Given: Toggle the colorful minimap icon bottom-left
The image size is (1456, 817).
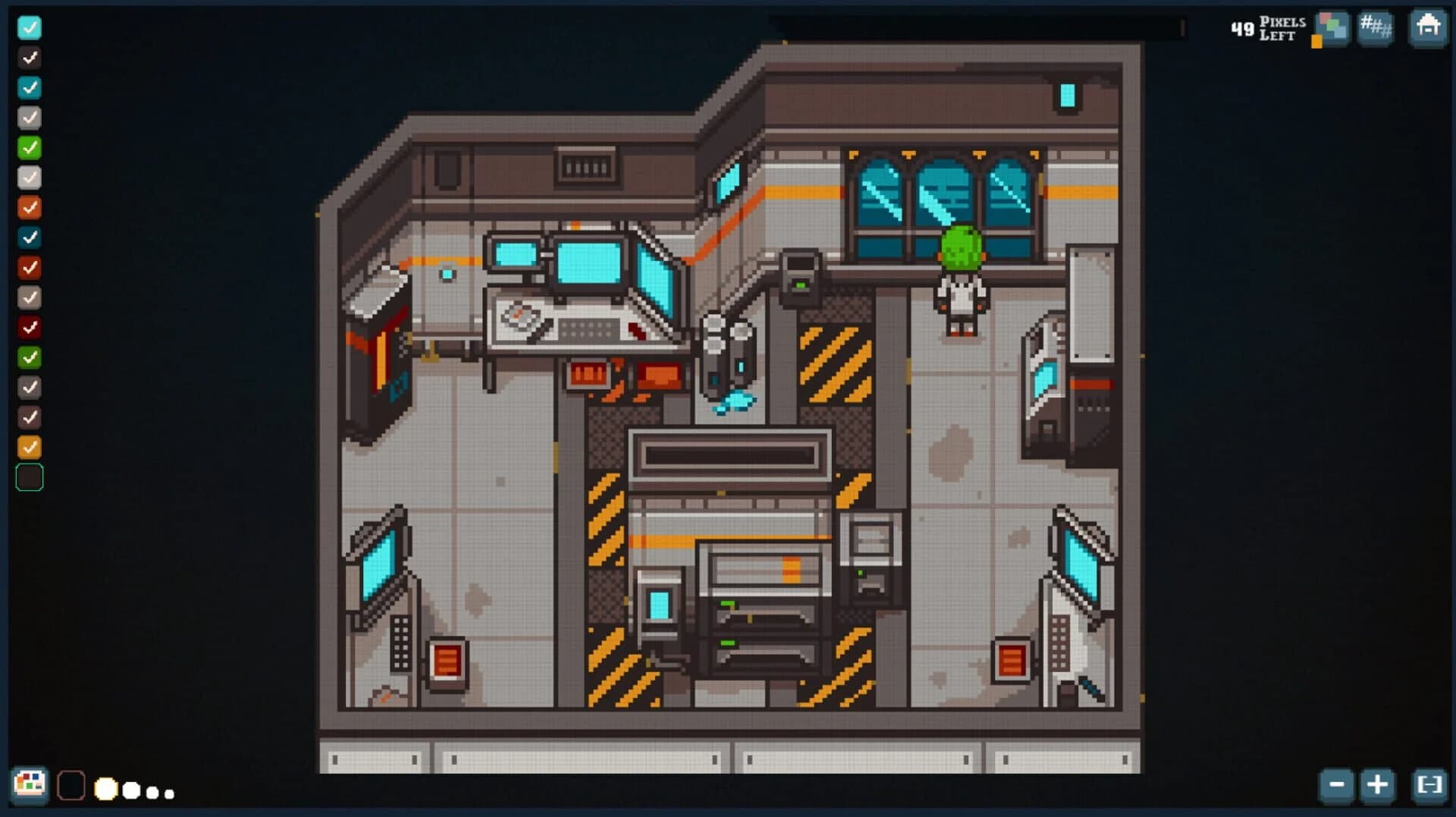Looking at the screenshot, I should [x=31, y=786].
